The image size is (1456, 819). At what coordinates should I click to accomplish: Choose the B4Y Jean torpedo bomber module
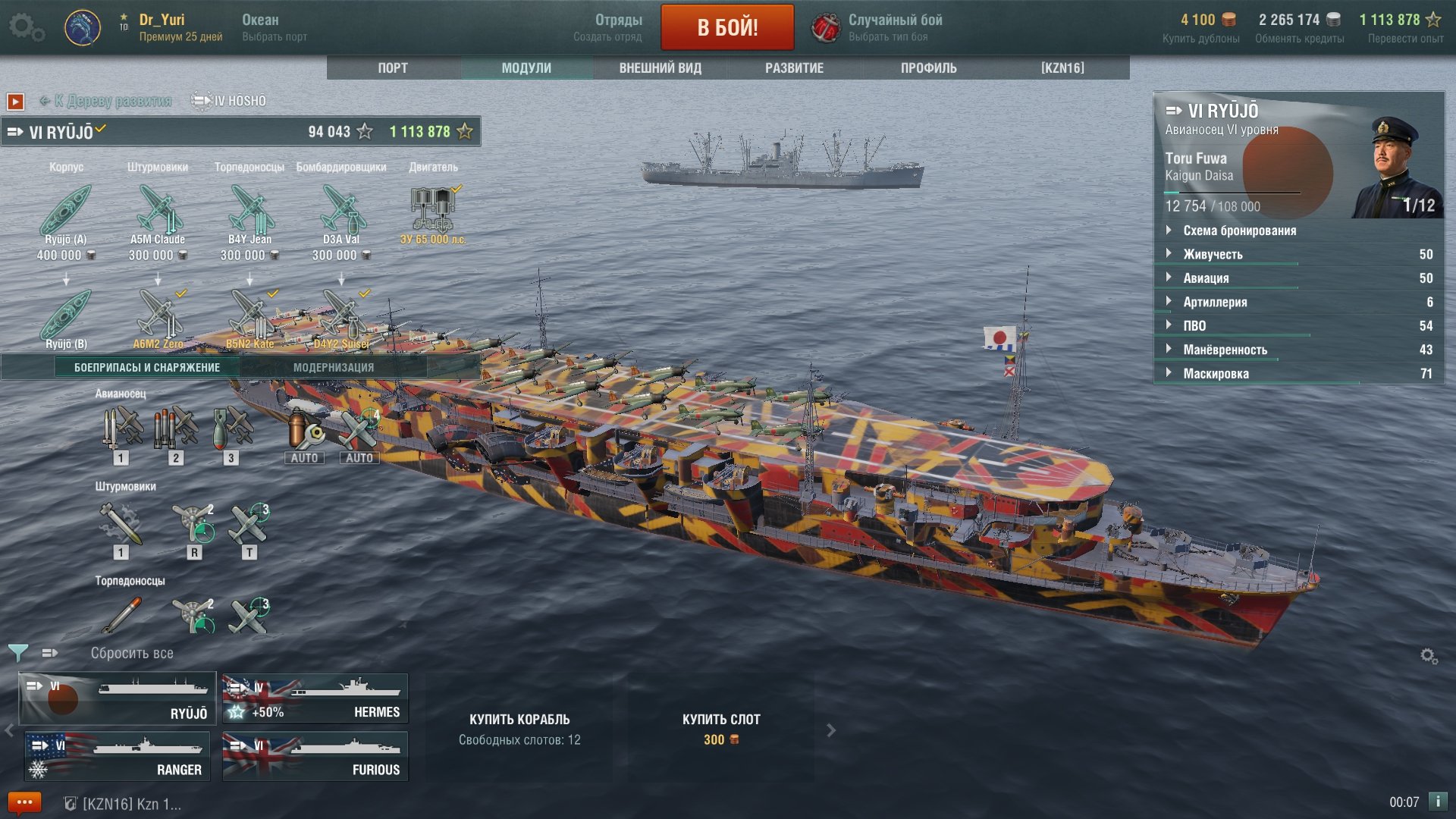(249, 212)
